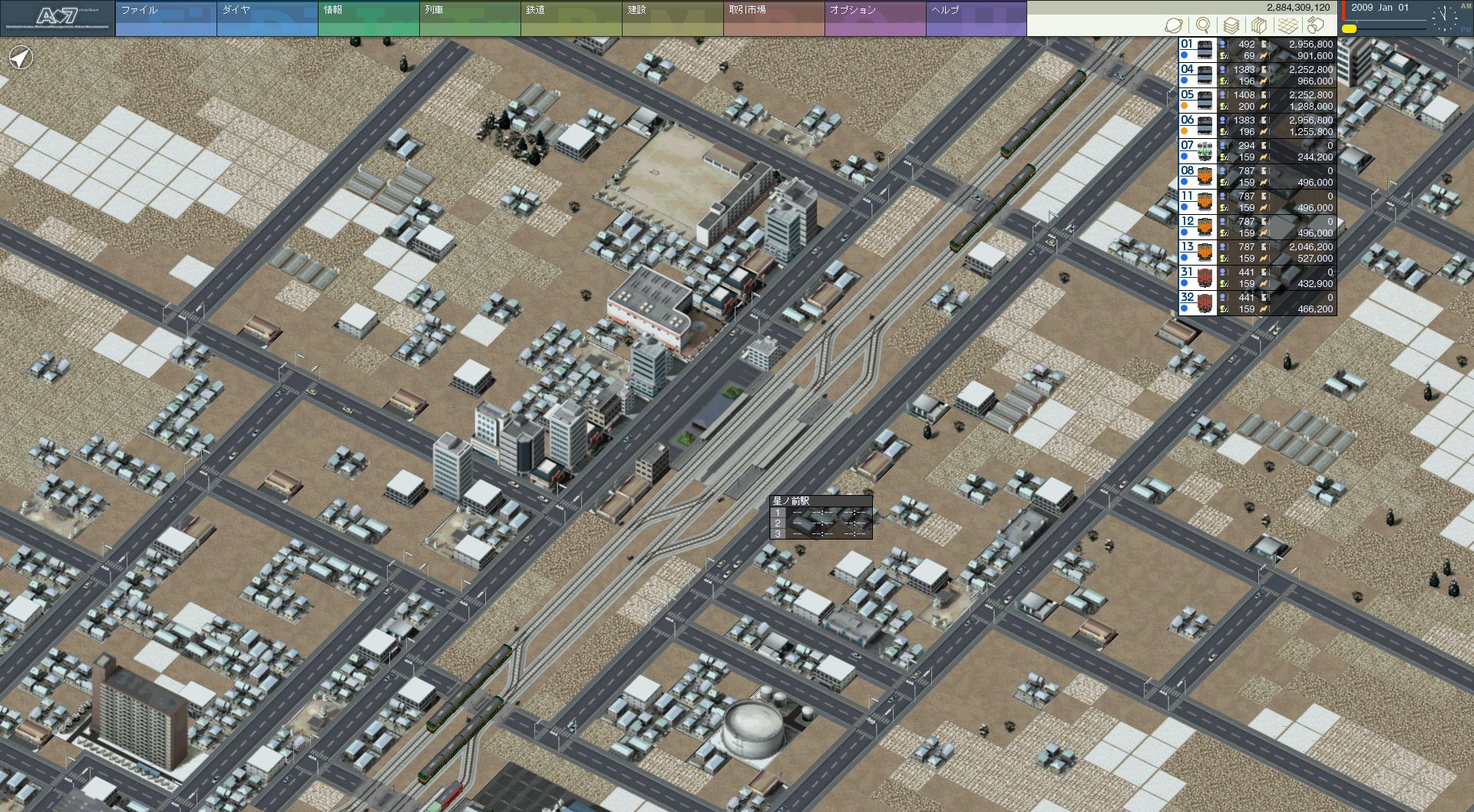Screen dimensions: 1474x812
Task: Open the ファイル (File) menu
Action: point(165,18)
